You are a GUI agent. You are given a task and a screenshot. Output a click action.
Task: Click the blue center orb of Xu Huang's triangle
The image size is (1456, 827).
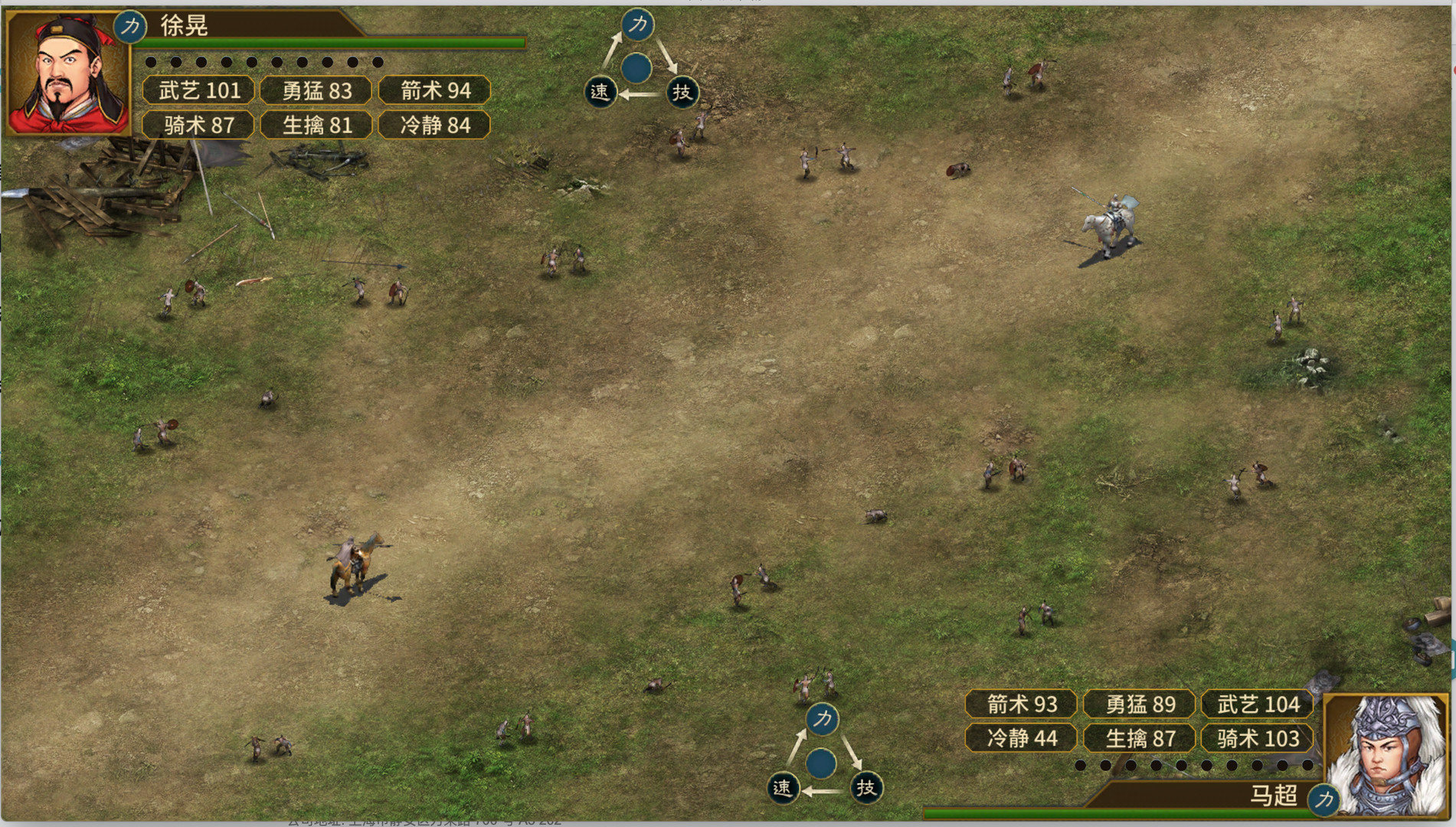[636, 68]
